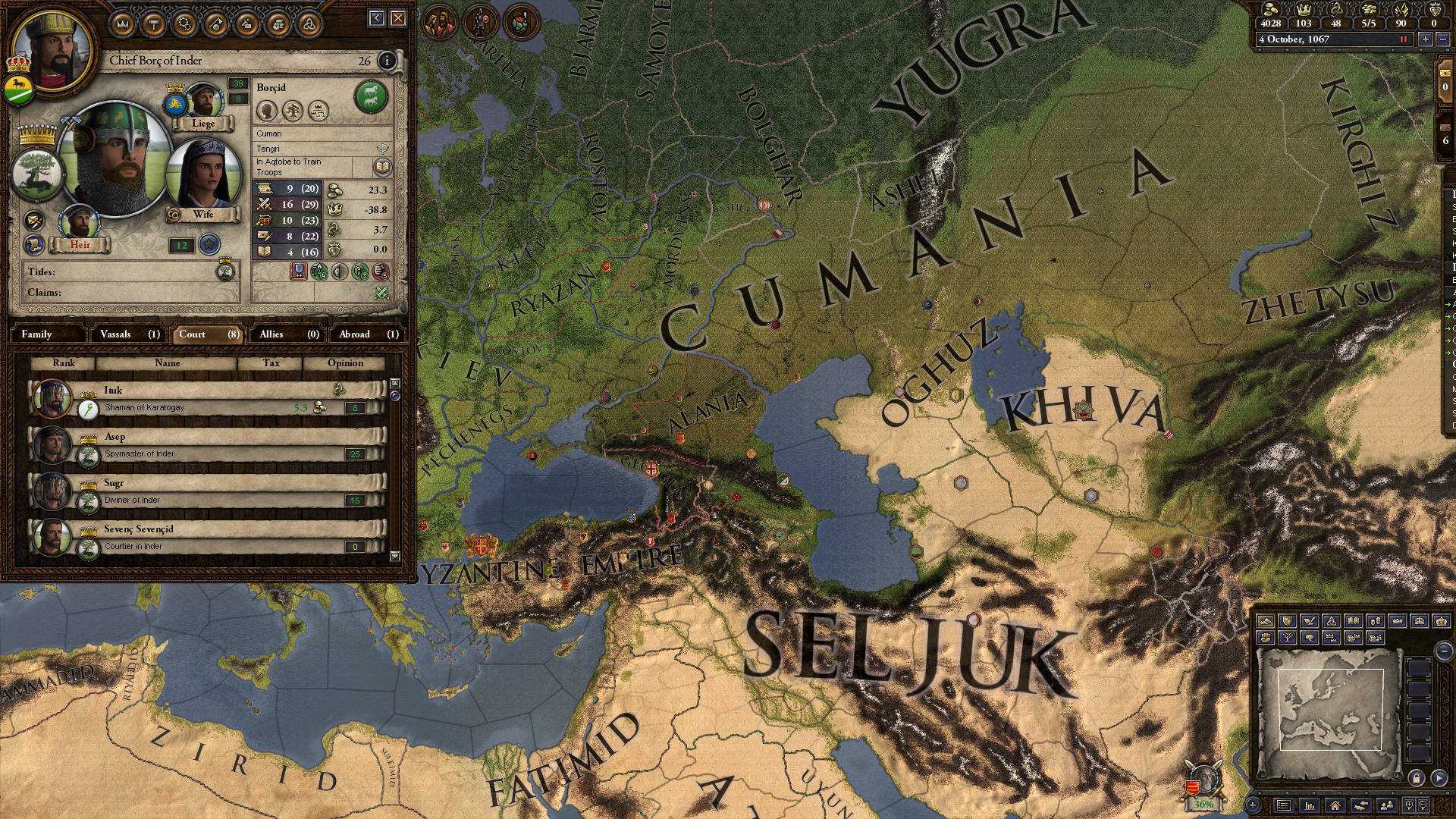Open the character finder icon near minimap
This screenshot has height=819, width=1456.
click(1386, 805)
